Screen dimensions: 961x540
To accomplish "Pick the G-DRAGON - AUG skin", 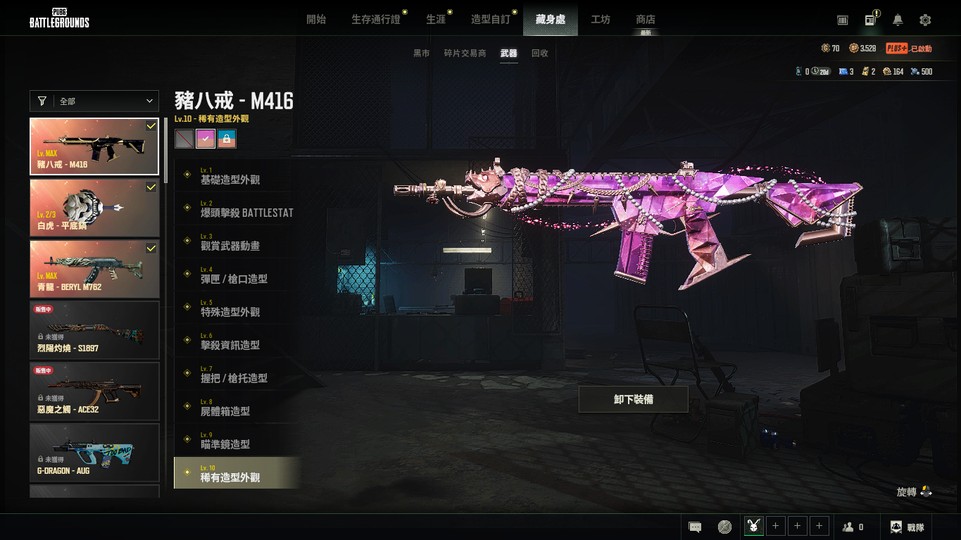I will [x=94, y=452].
